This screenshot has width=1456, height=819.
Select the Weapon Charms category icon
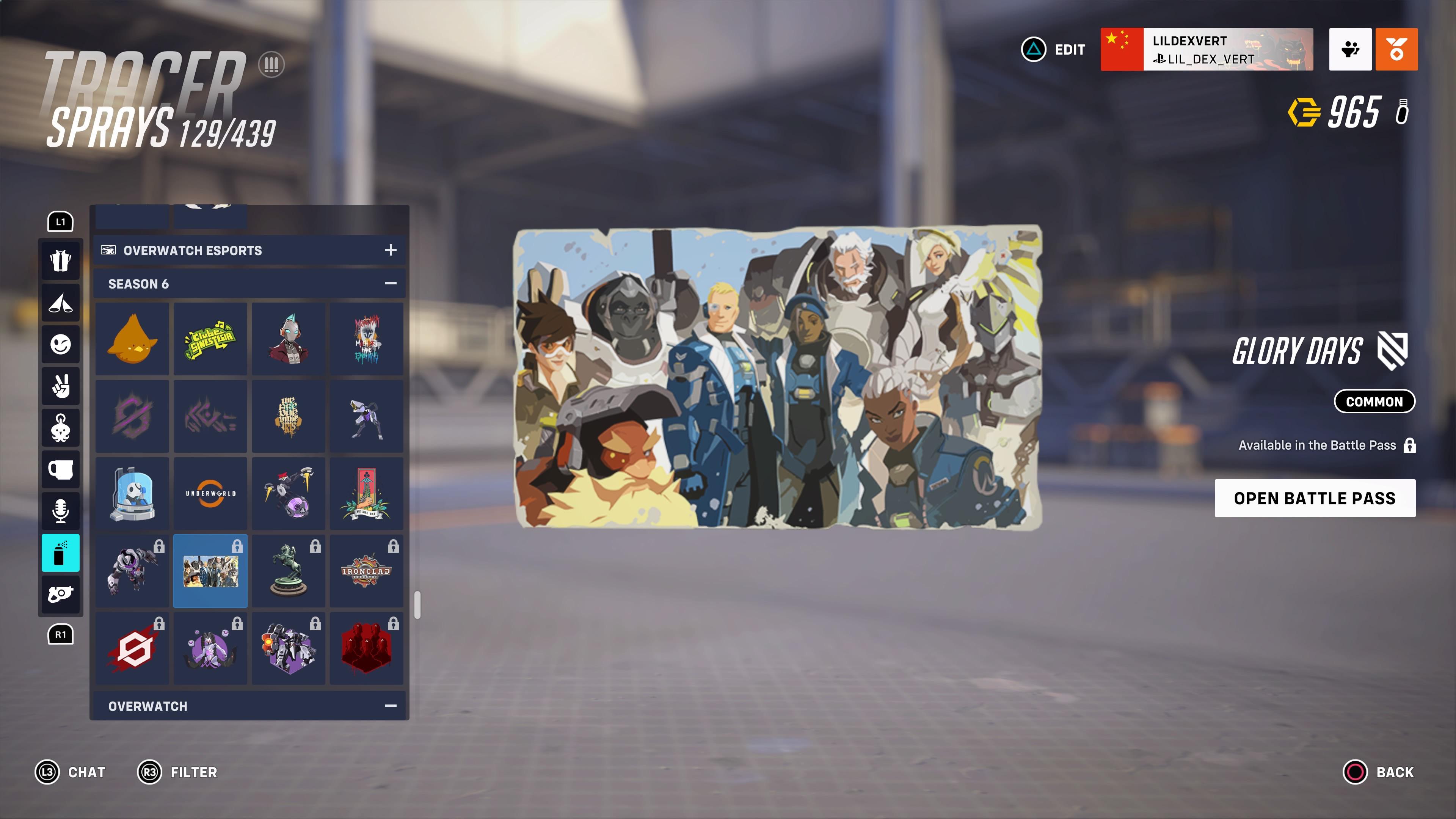click(x=61, y=428)
